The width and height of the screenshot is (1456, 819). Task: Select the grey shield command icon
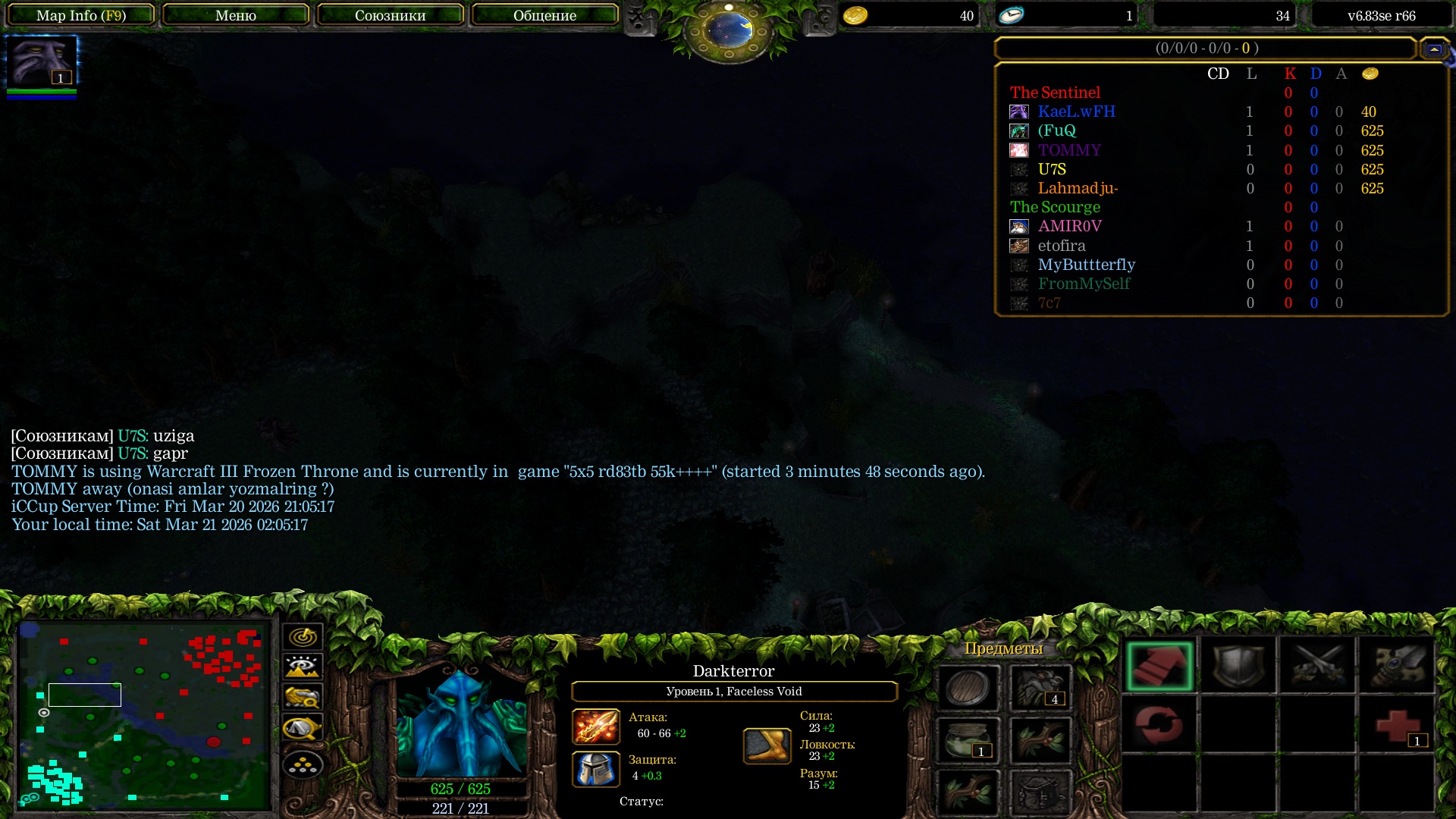click(1238, 667)
